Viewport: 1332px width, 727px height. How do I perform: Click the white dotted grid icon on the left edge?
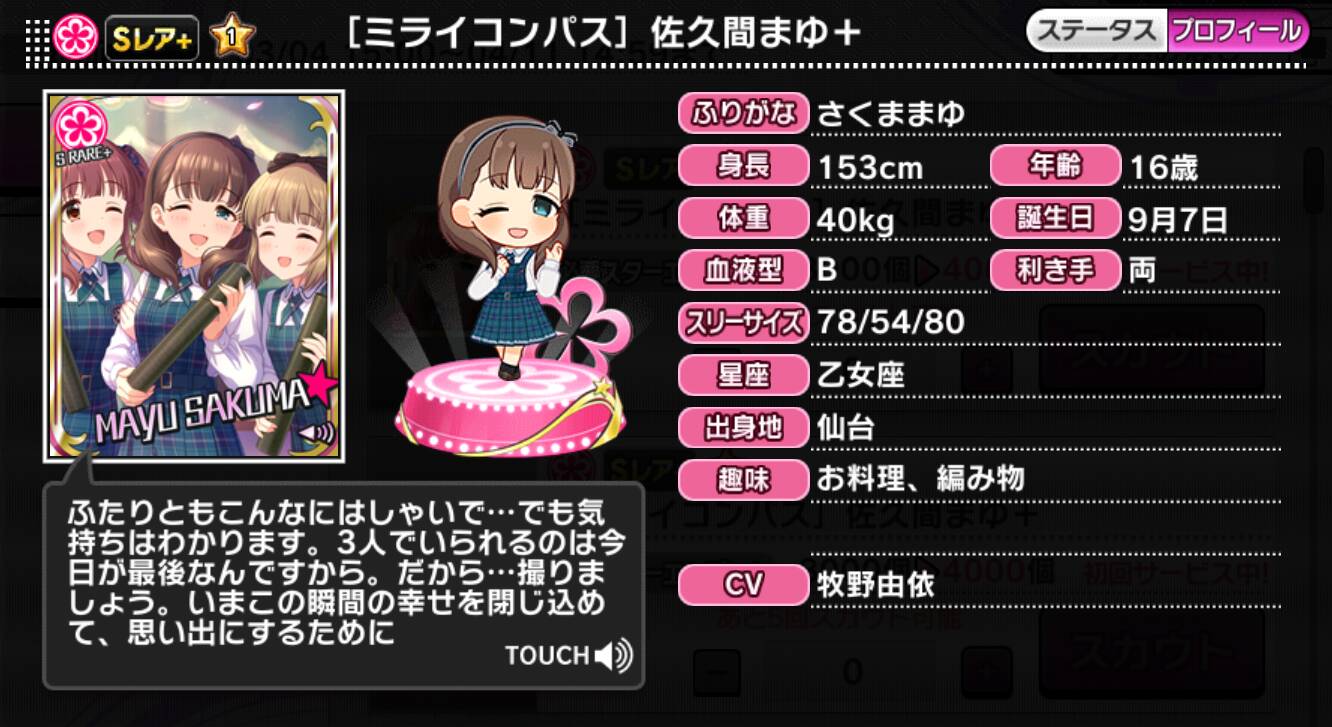pyautogui.click(x=36, y=40)
